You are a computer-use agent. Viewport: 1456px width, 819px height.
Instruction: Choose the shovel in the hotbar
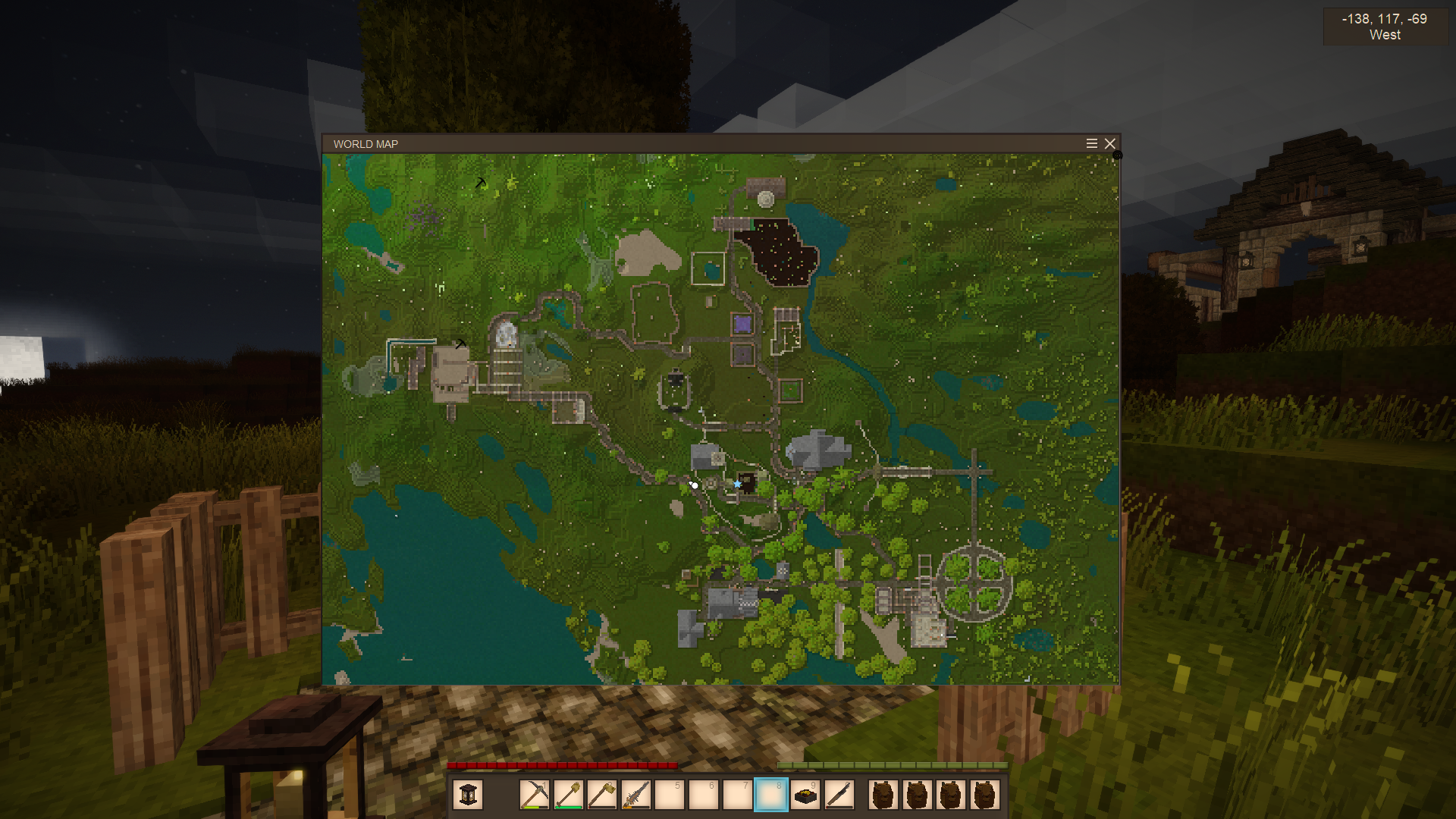click(x=569, y=795)
